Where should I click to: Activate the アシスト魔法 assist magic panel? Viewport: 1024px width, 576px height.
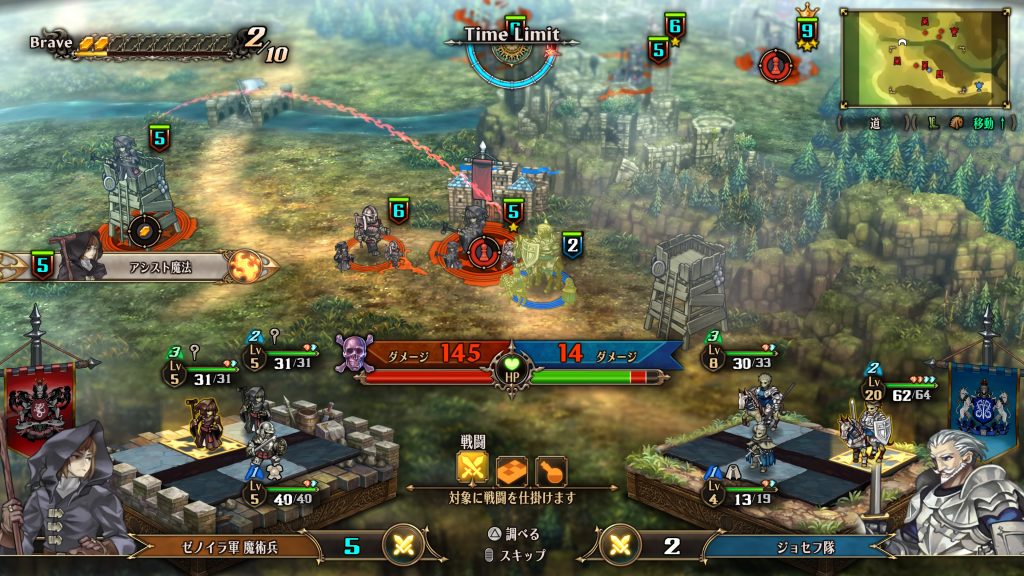[x=160, y=266]
